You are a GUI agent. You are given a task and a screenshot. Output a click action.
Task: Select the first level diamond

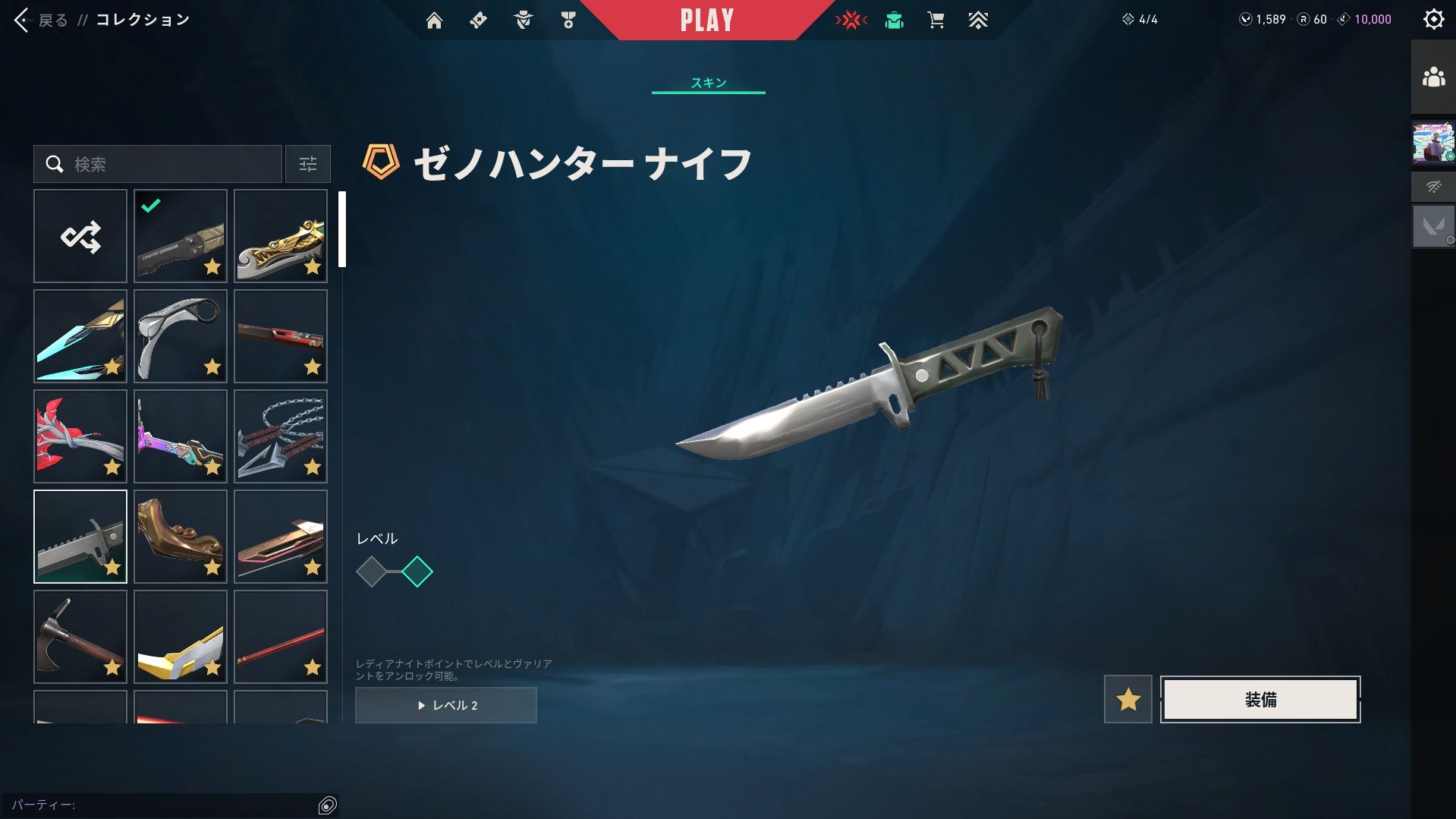(372, 572)
